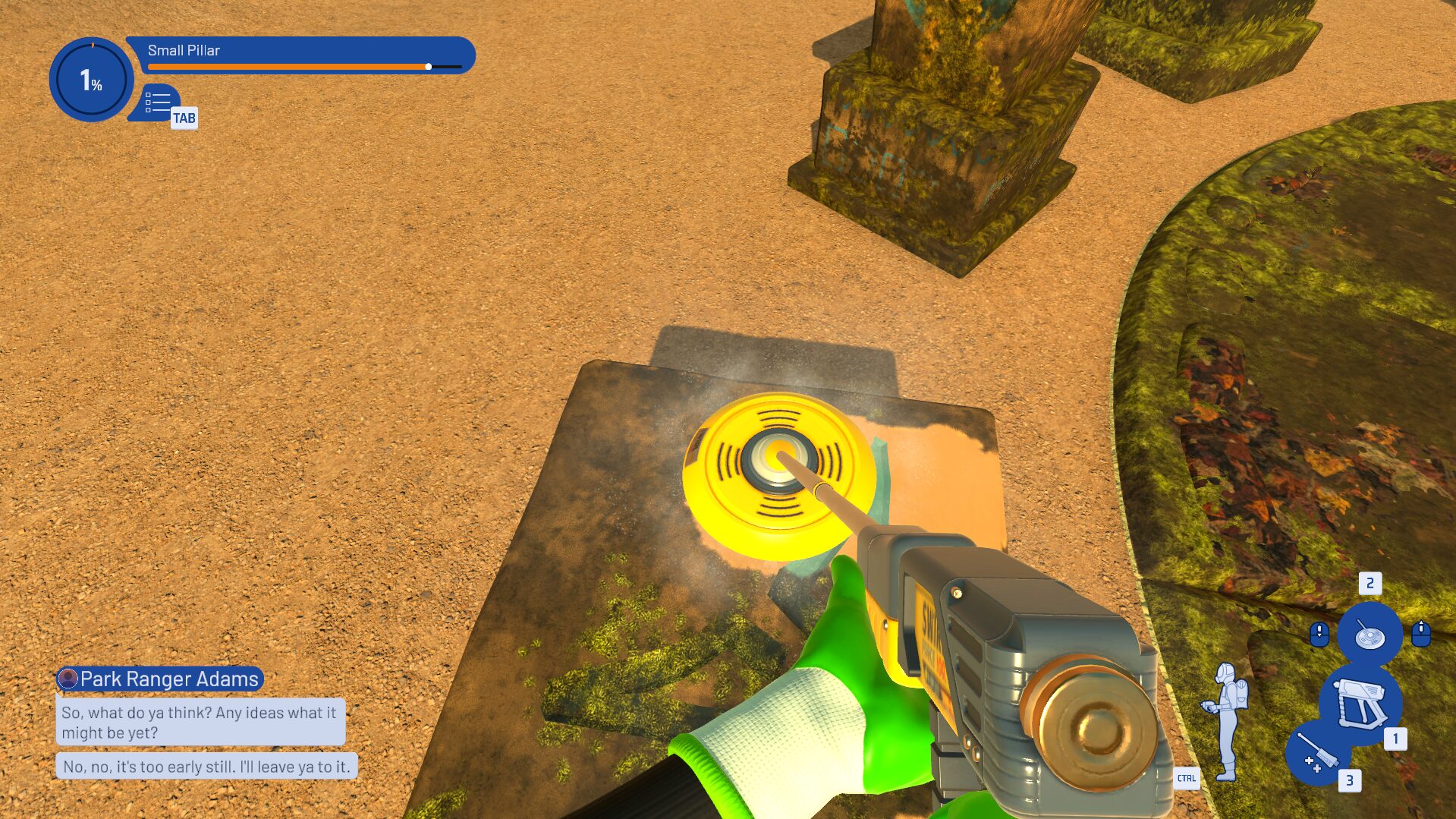Expand the objectives list via TAB badge

click(184, 118)
